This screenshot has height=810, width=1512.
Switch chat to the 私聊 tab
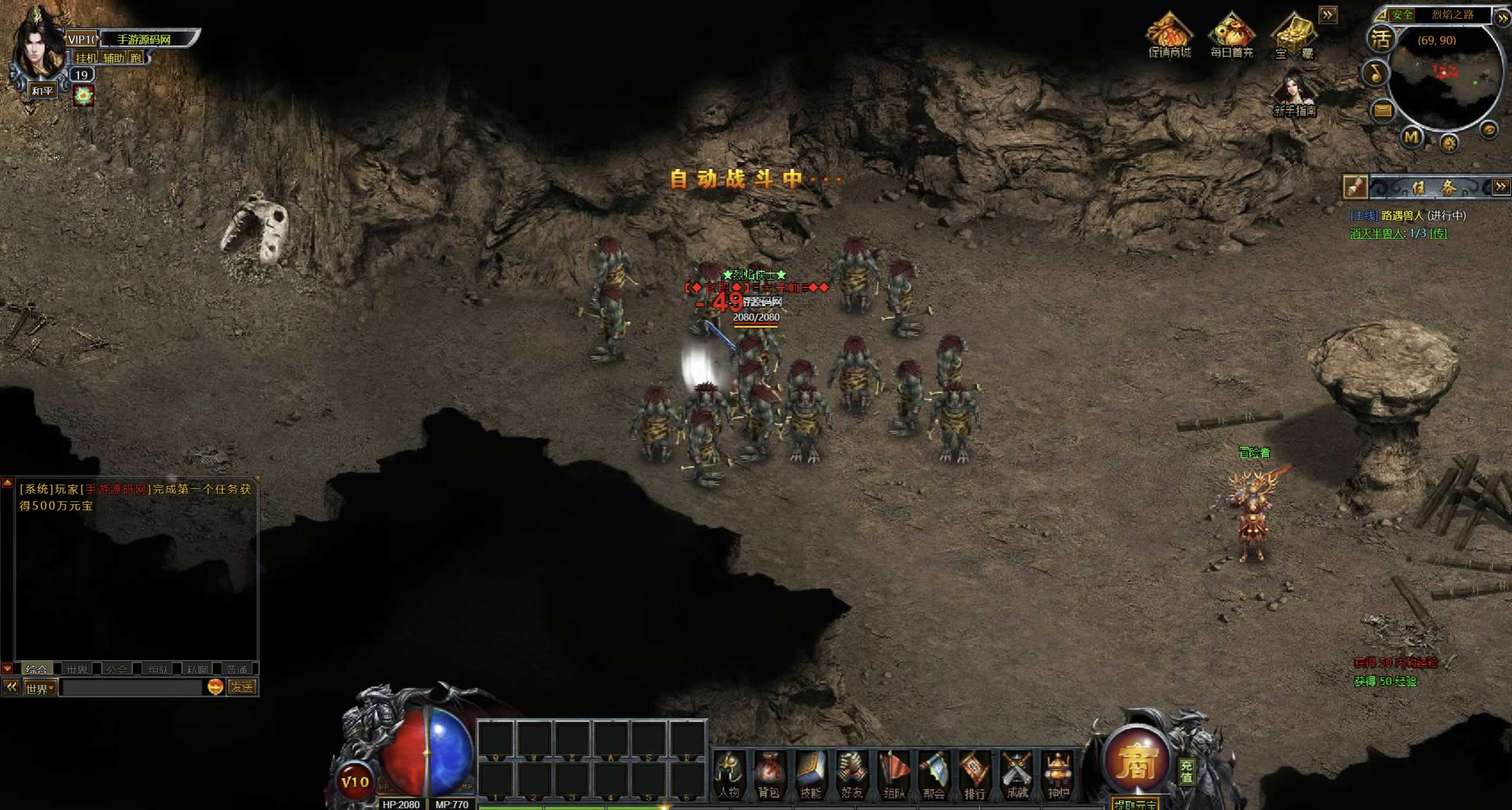coord(197,669)
